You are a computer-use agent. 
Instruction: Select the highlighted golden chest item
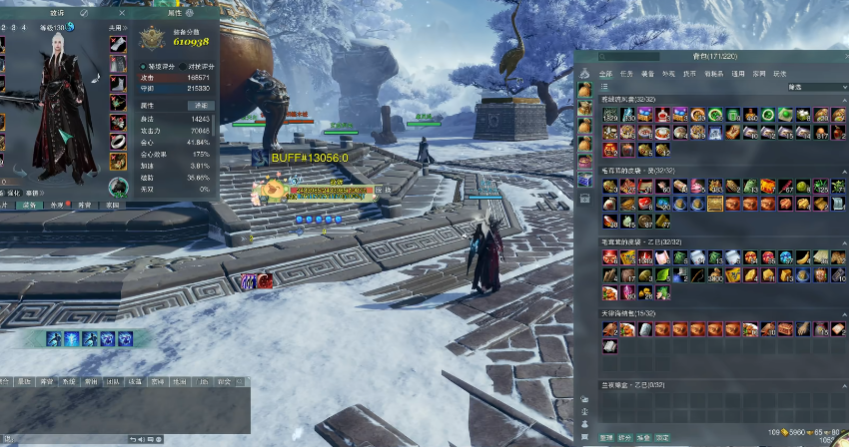pyautogui.click(x=714, y=204)
